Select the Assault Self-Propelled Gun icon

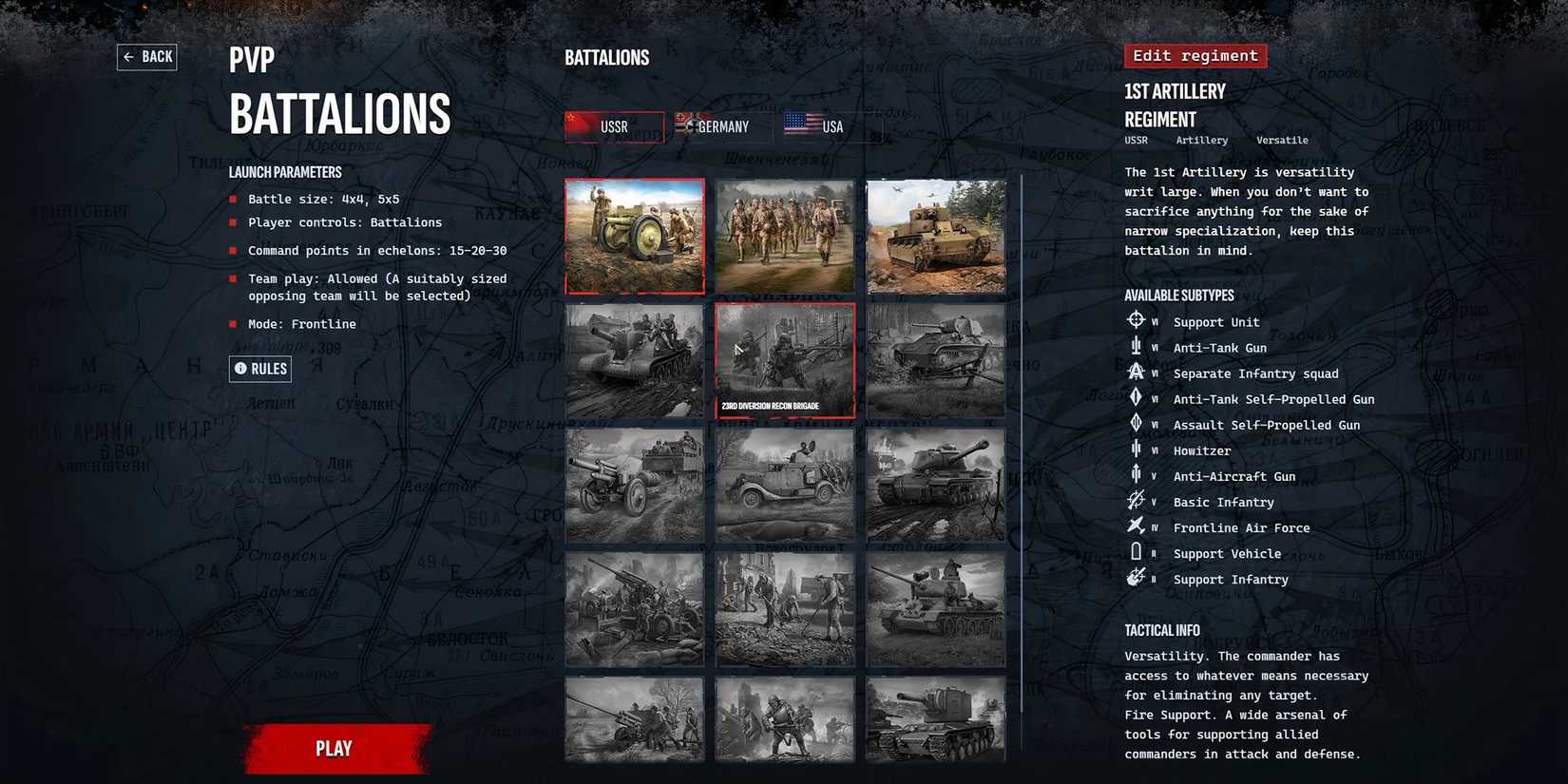(1137, 423)
